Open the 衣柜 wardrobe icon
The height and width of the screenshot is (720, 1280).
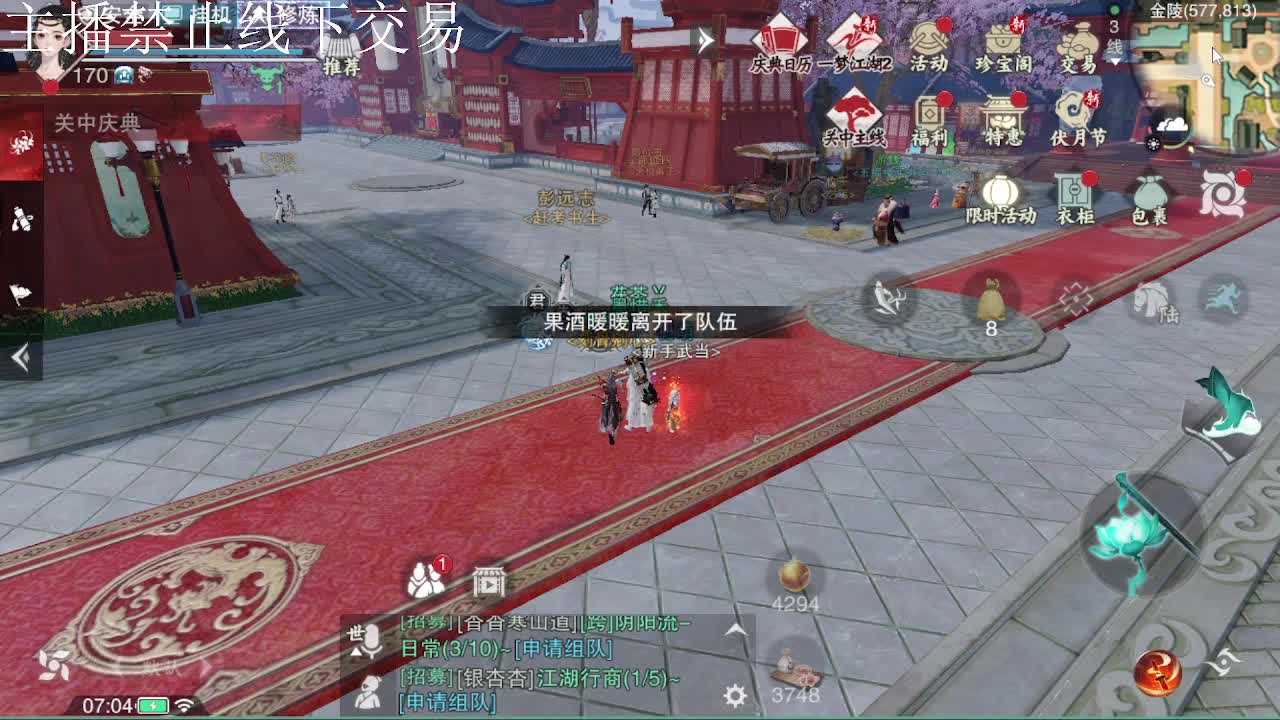(x=1075, y=195)
